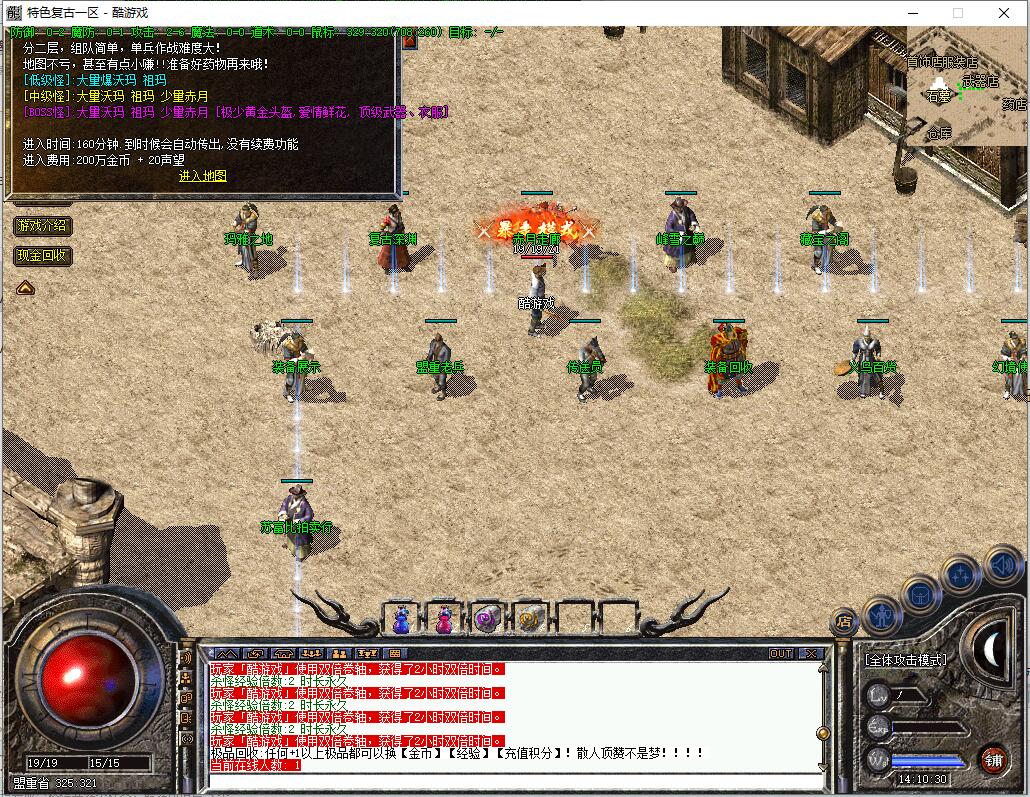This screenshot has height=797, width=1030.
Task: Click the OUT button on chat bar
Action: [x=781, y=654]
